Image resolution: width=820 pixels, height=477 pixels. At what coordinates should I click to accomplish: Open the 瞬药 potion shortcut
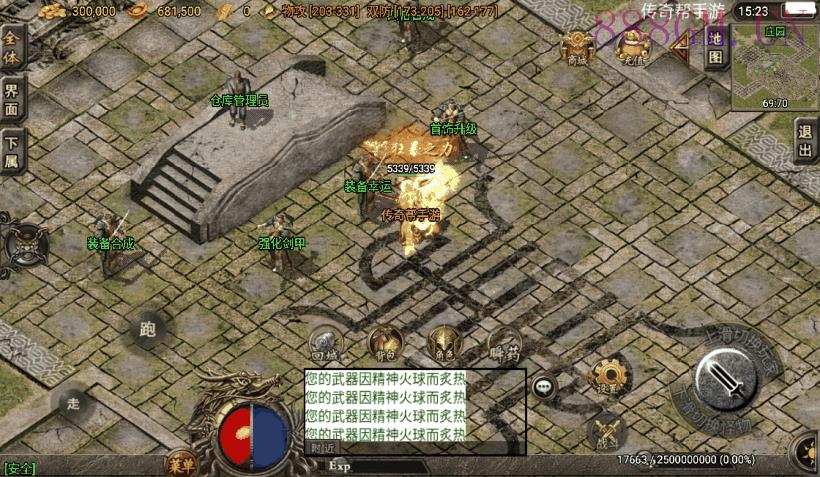505,344
